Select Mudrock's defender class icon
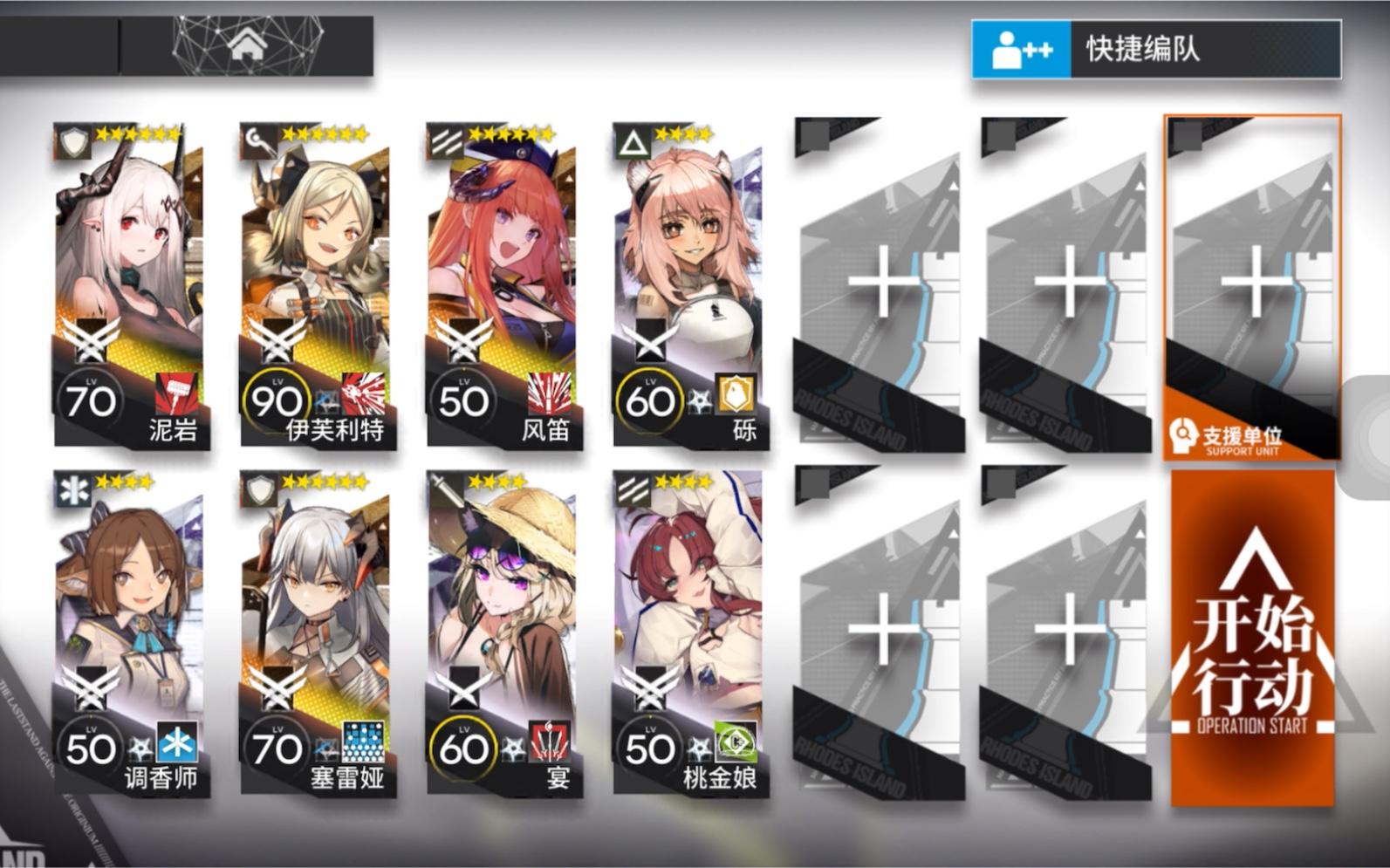This screenshot has width=1390, height=868. tap(74, 141)
